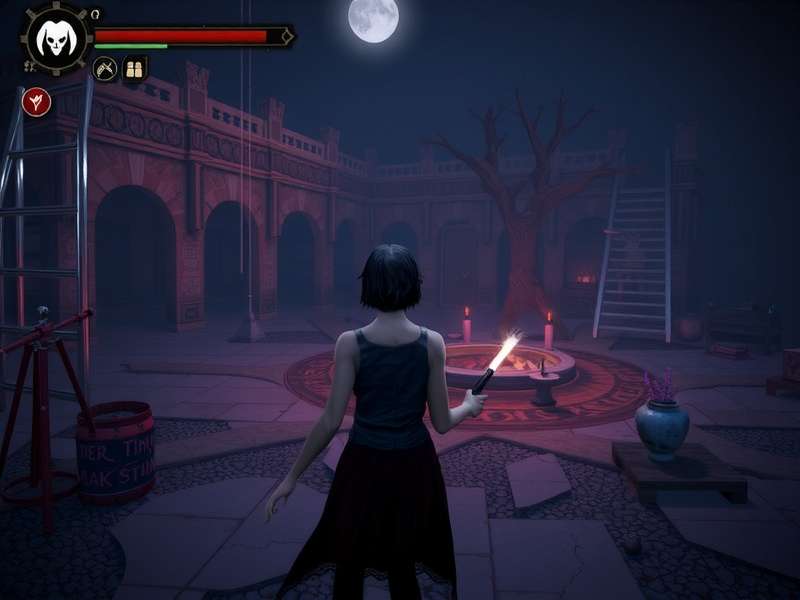800x600 pixels.
Task: Select the crossed blades icon
Action: (105, 69)
